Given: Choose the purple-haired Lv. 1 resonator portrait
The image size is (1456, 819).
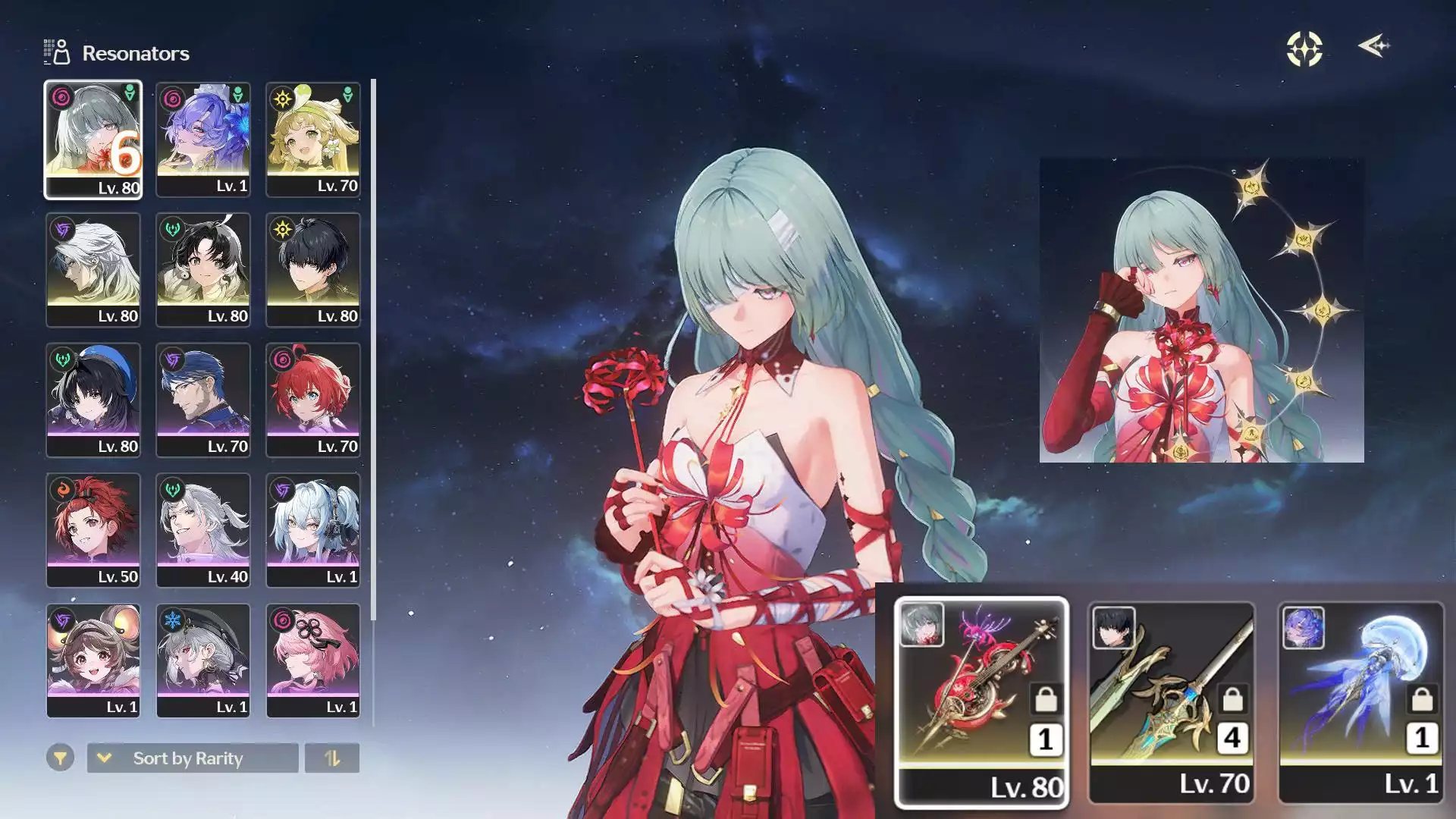Looking at the screenshot, I should tap(203, 140).
